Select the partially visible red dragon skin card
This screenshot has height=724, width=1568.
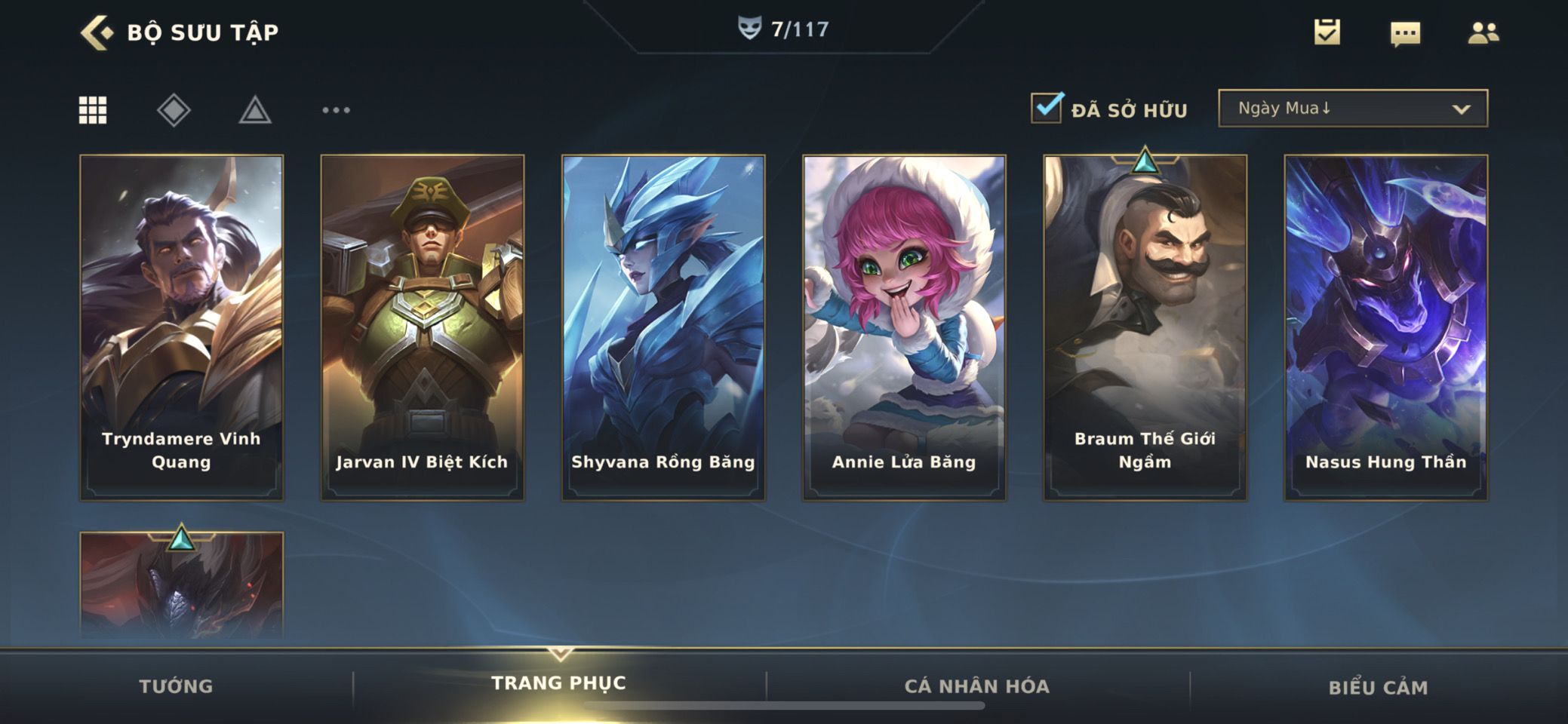[181, 588]
